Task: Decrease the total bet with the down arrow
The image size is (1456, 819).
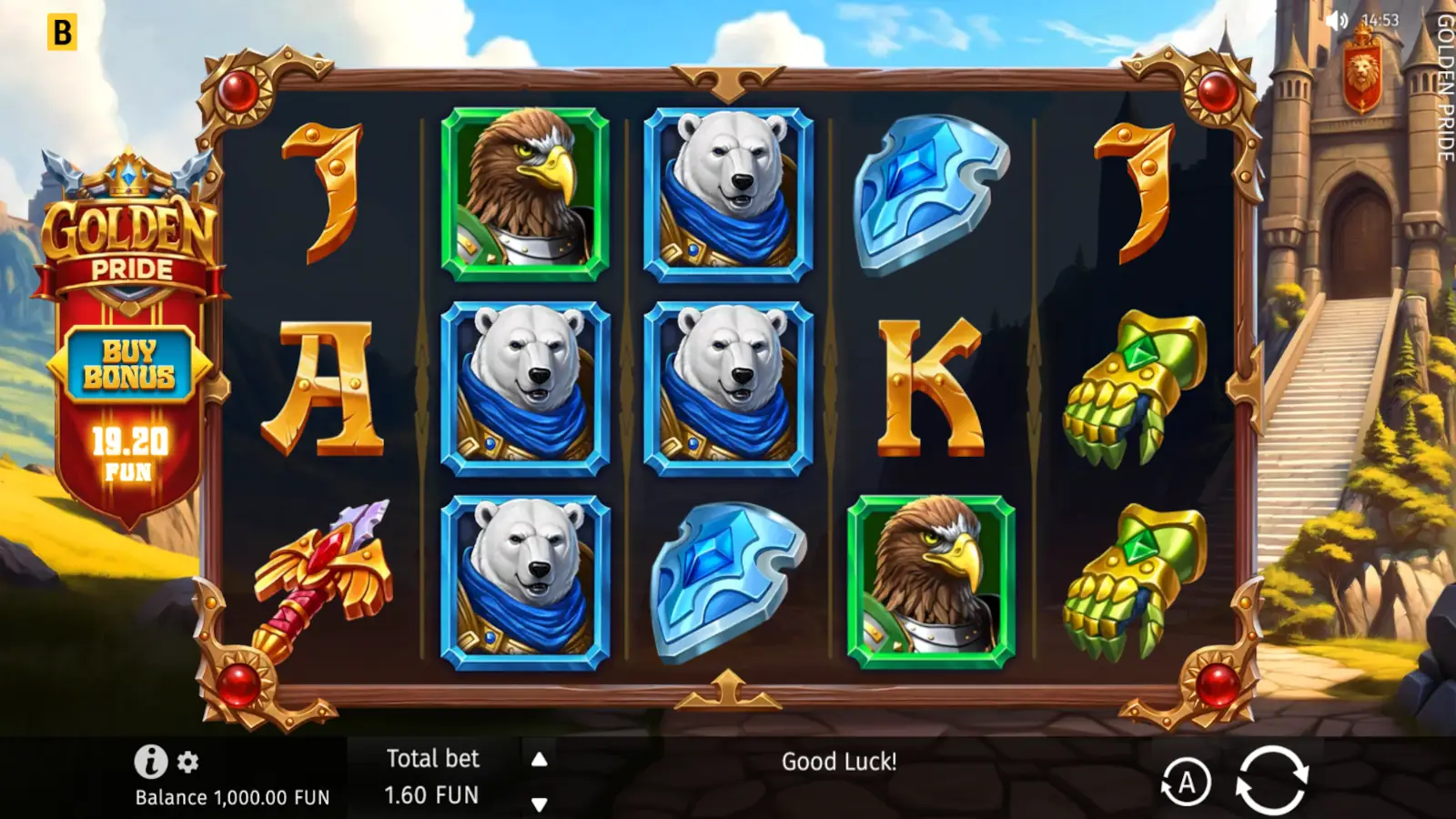Action: 538,803
